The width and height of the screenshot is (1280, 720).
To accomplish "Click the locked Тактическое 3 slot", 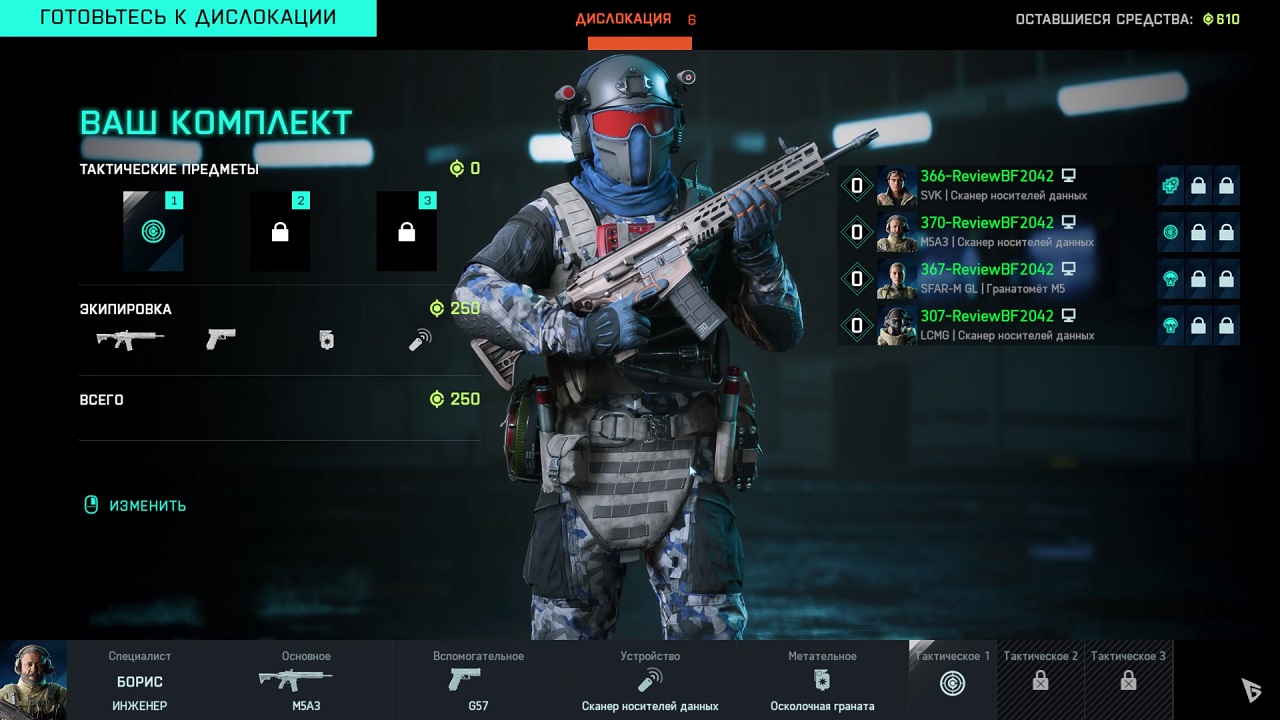I will [1128, 681].
